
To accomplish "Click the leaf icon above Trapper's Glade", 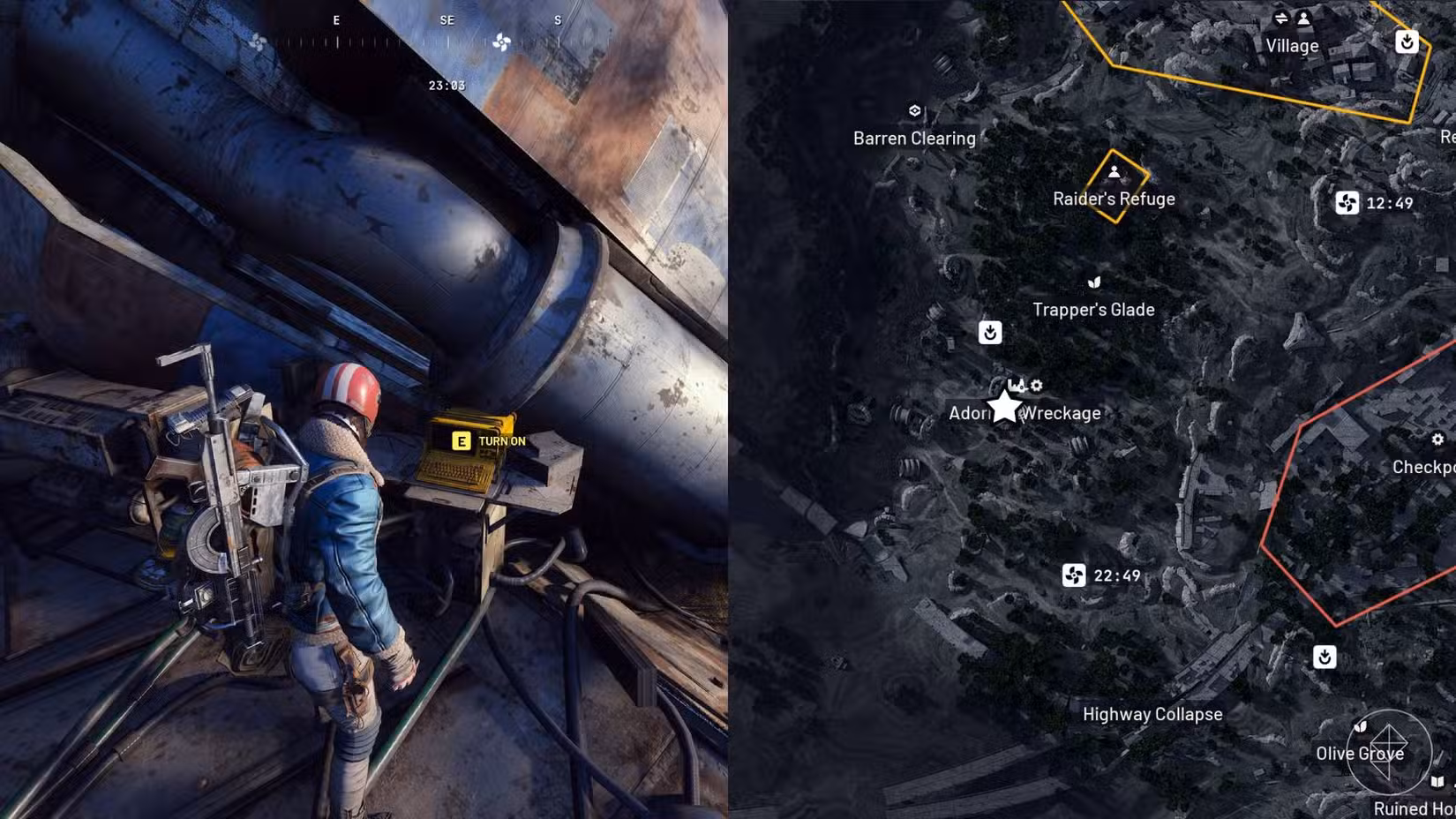I will click(x=1094, y=282).
